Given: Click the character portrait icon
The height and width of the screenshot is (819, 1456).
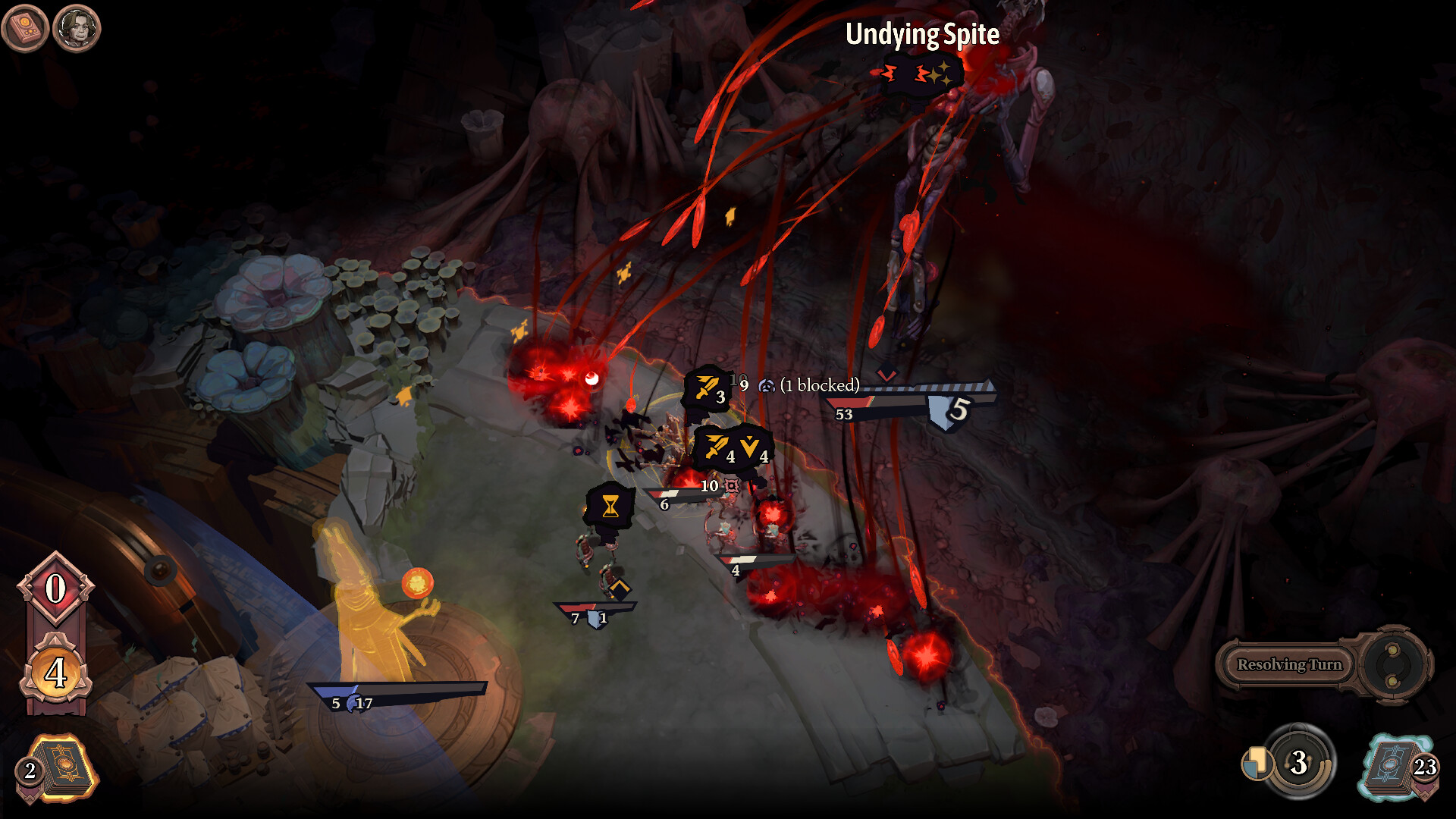Looking at the screenshot, I should click(x=77, y=29).
